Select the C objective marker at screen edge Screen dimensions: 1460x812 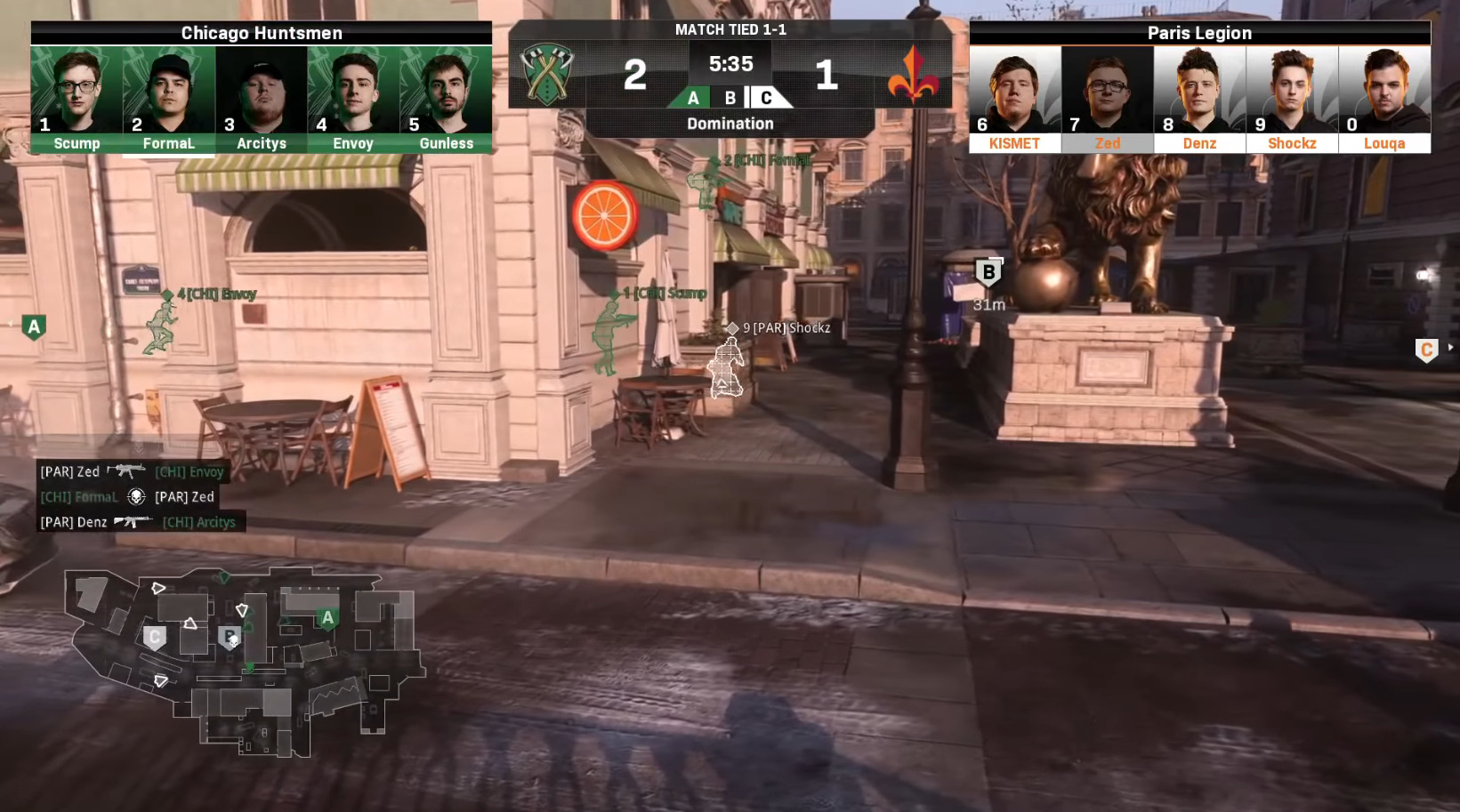tap(1426, 350)
